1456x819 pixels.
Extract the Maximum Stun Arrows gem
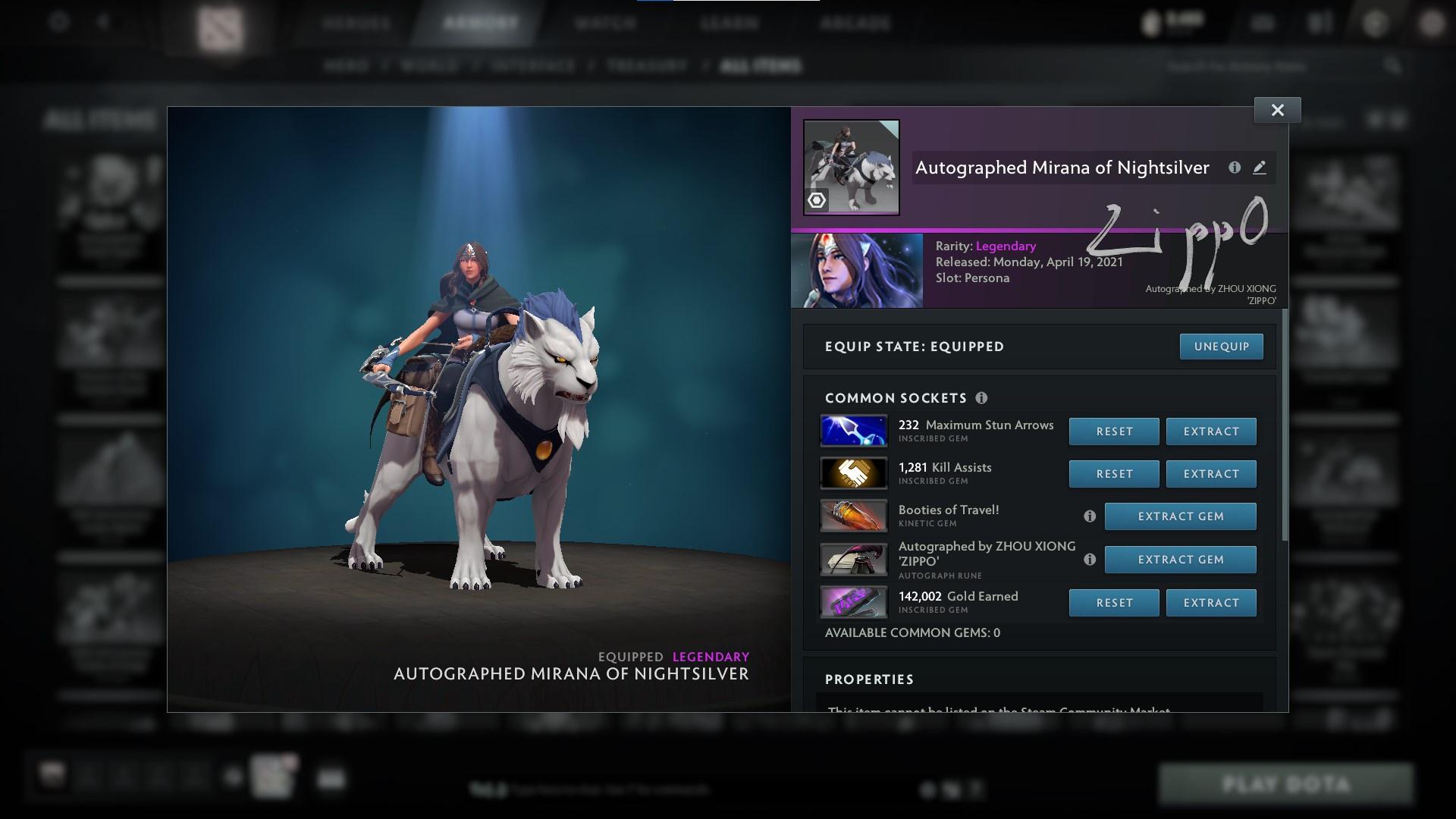[x=1211, y=431]
